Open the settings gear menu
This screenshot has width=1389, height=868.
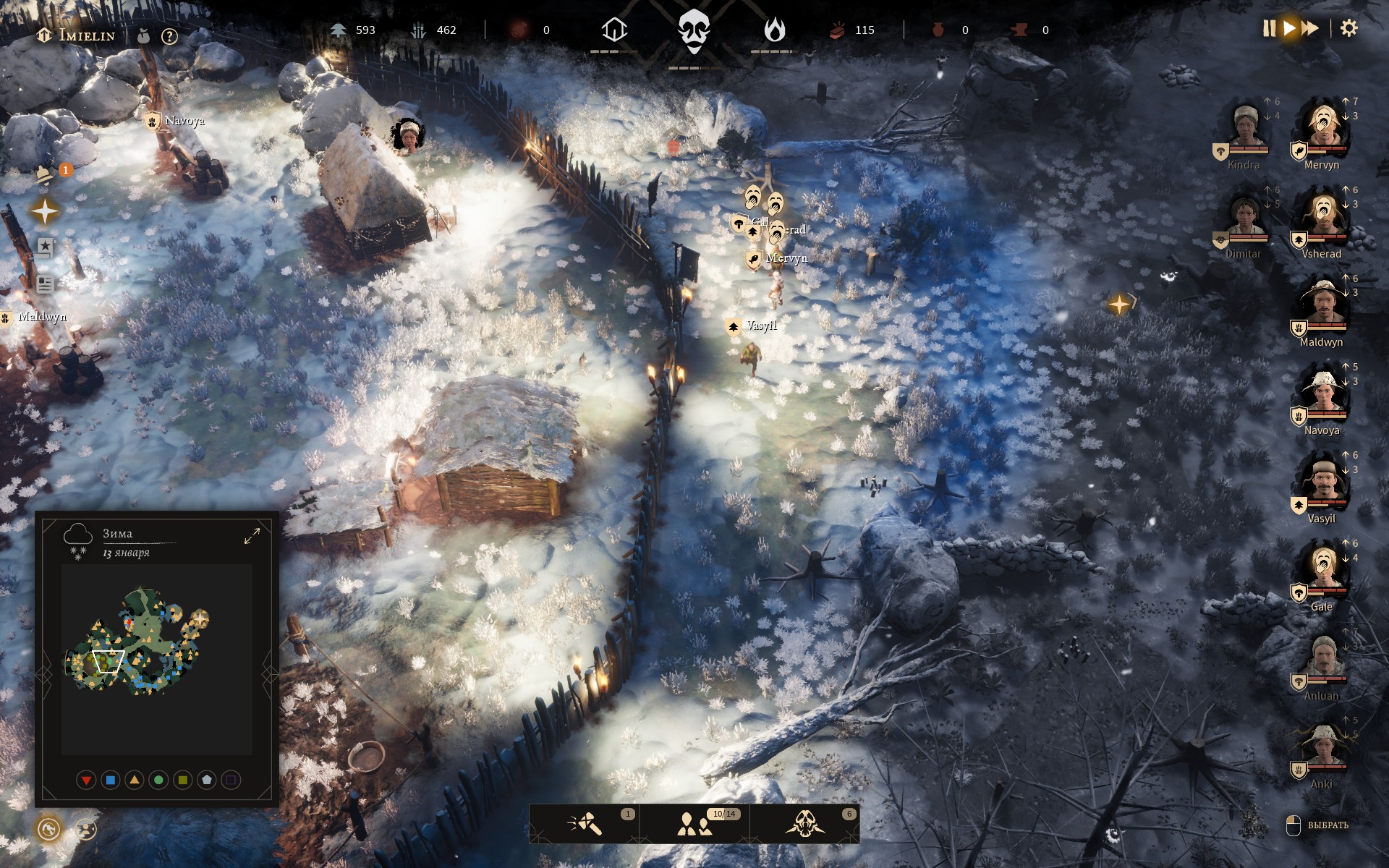[x=1348, y=29]
